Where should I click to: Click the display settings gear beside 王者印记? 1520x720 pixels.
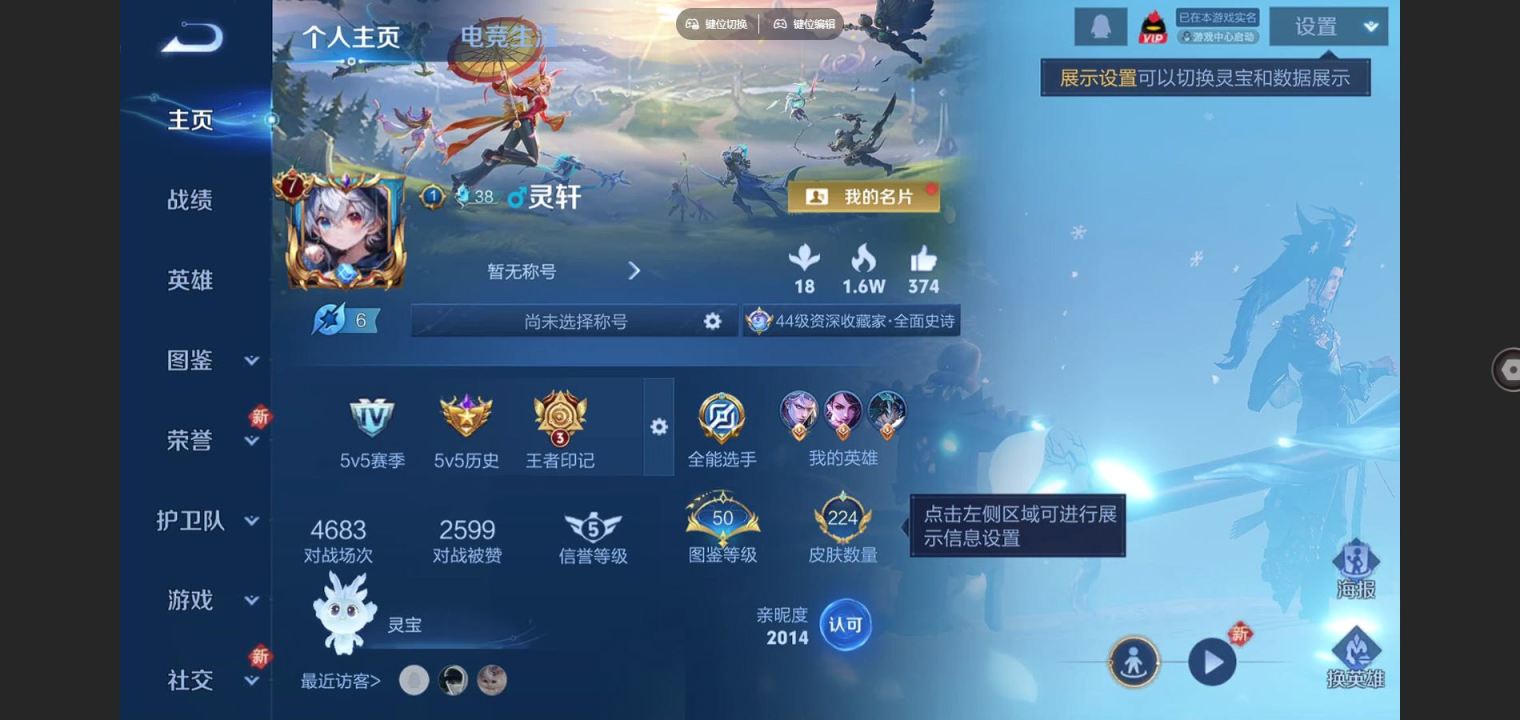click(x=659, y=426)
